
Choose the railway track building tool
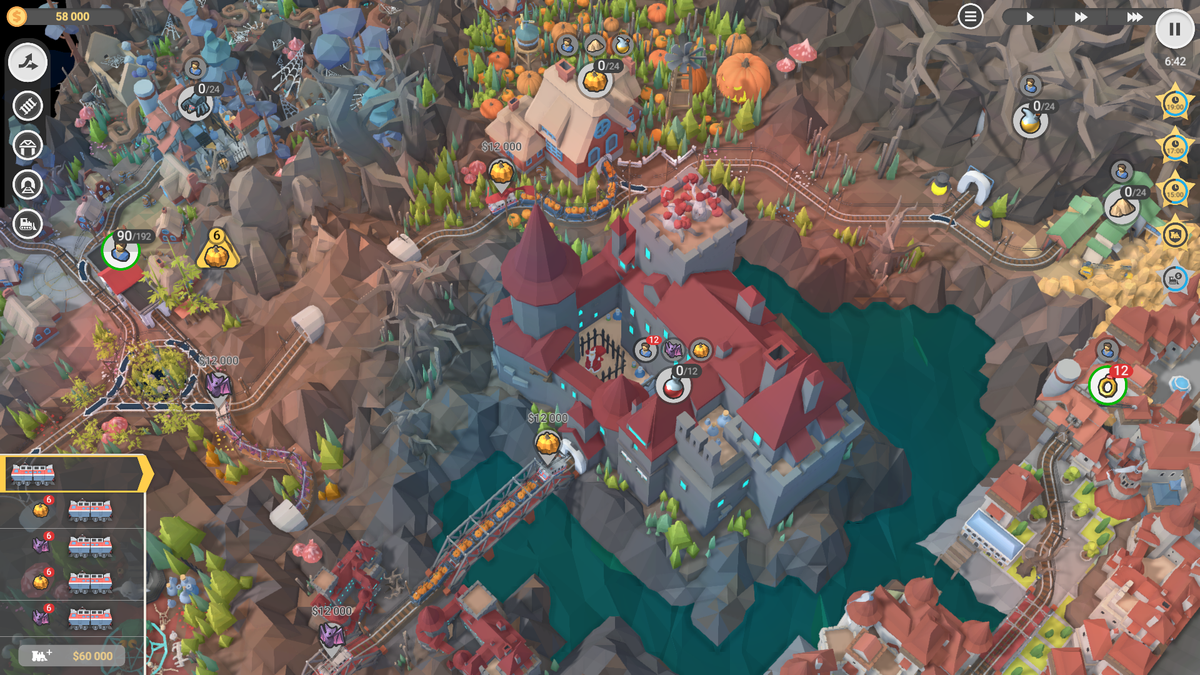click(x=28, y=105)
